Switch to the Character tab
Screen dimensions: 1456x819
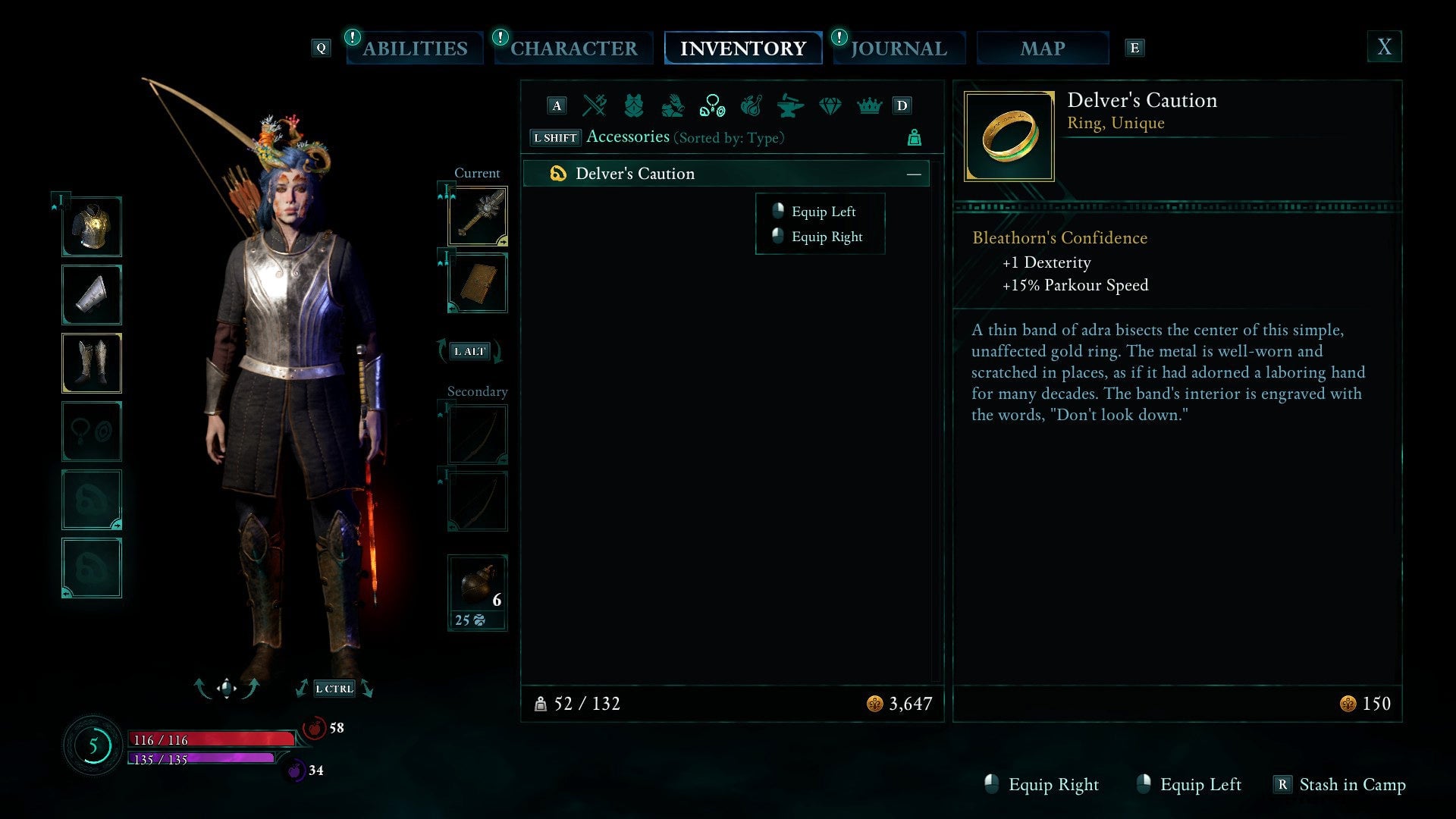pyautogui.click(x=573, y=48)
